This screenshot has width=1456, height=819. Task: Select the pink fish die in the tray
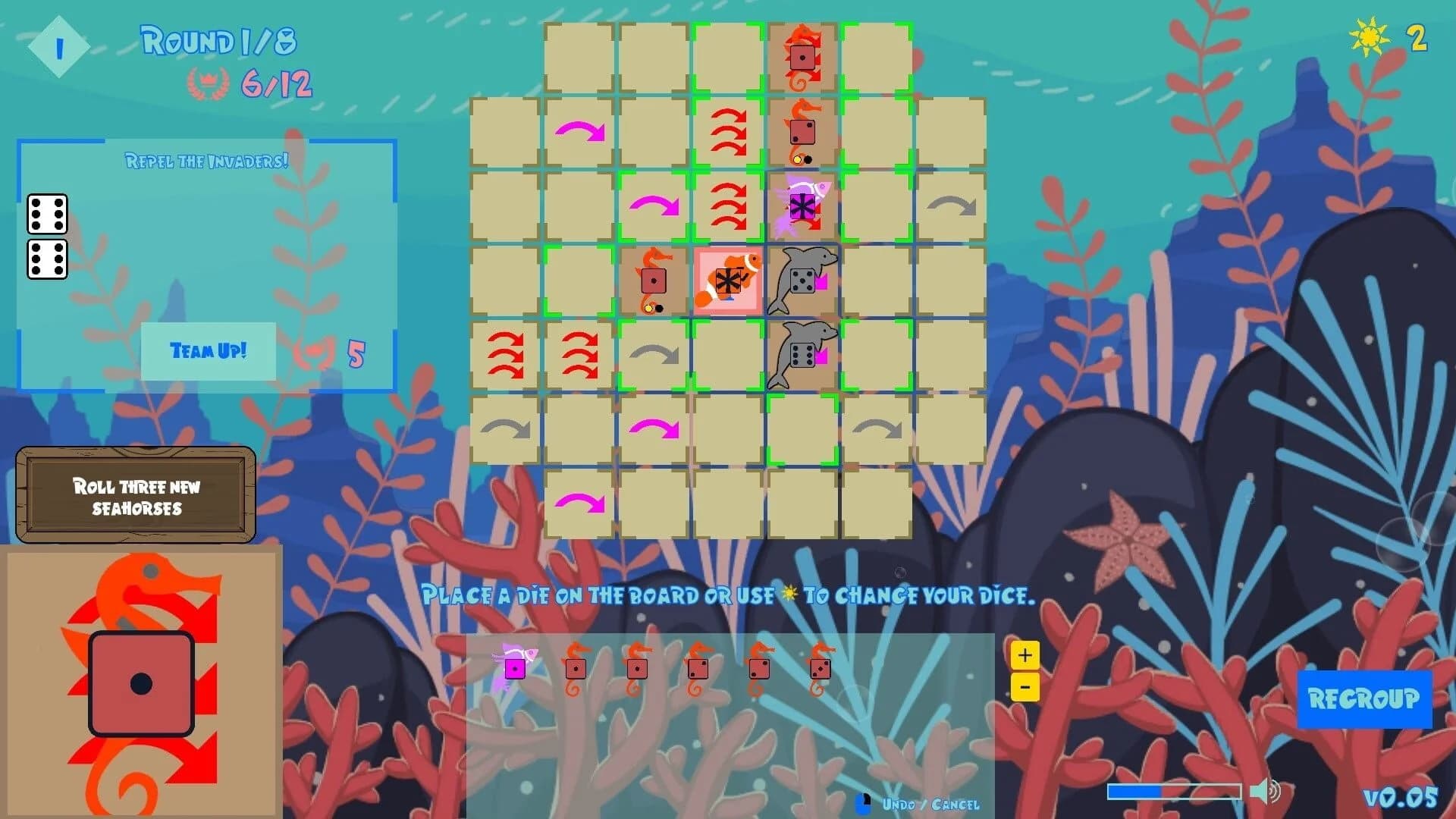(x=516, y=667)
